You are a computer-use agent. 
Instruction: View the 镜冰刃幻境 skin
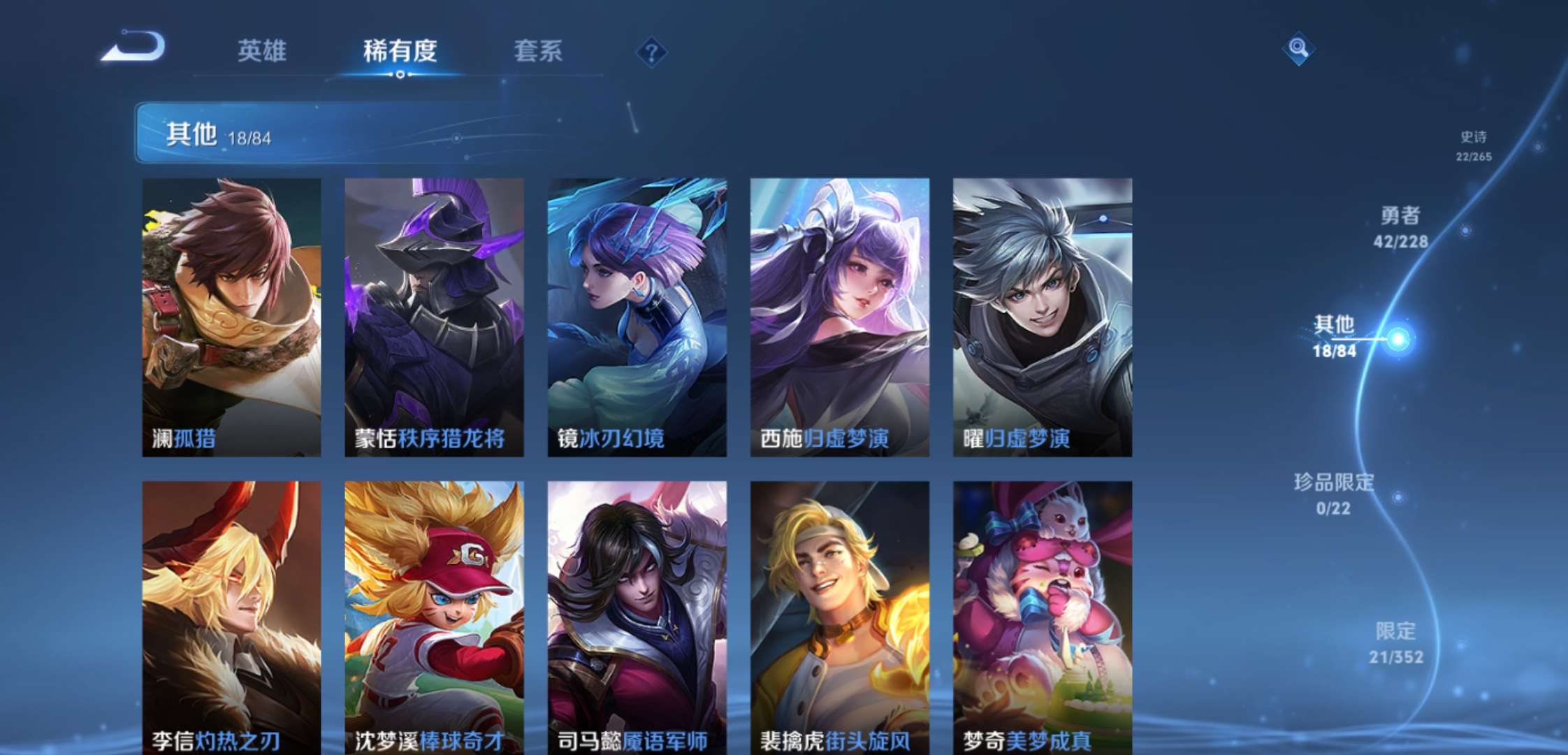pos(636,315)
